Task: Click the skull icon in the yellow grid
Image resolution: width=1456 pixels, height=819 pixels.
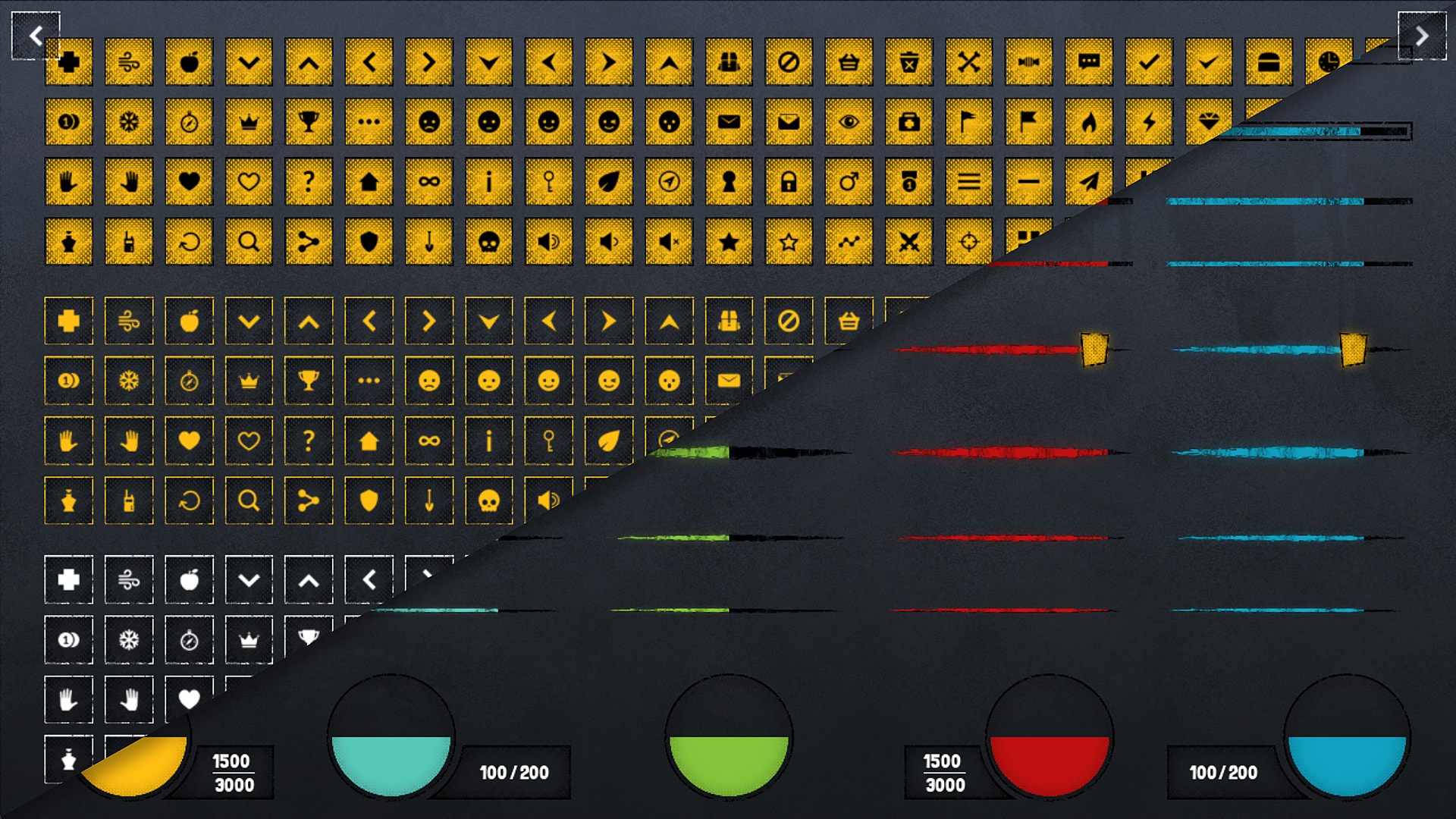Action: (491, 243)
